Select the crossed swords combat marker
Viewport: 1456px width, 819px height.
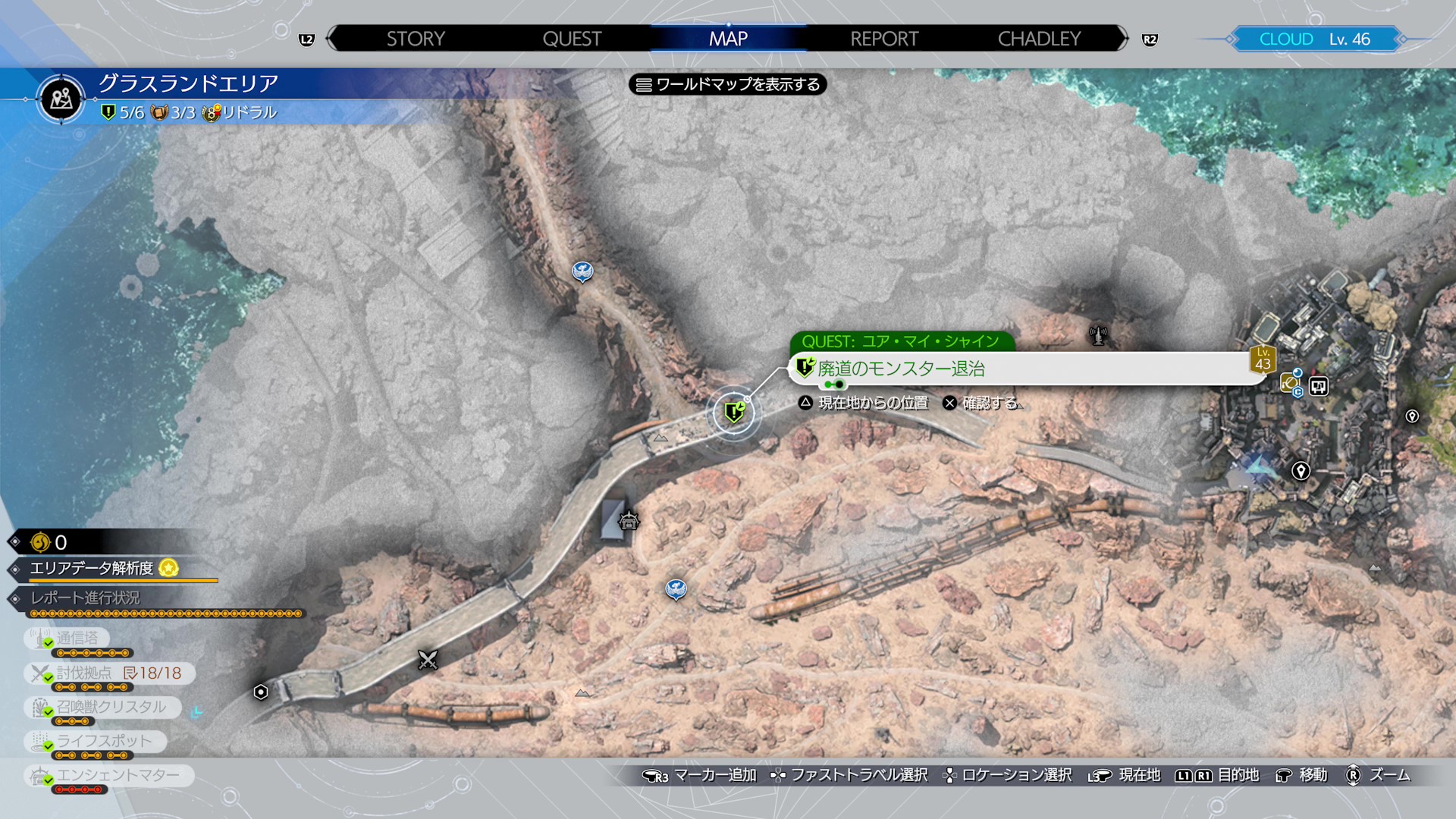[x=428, y=660]
